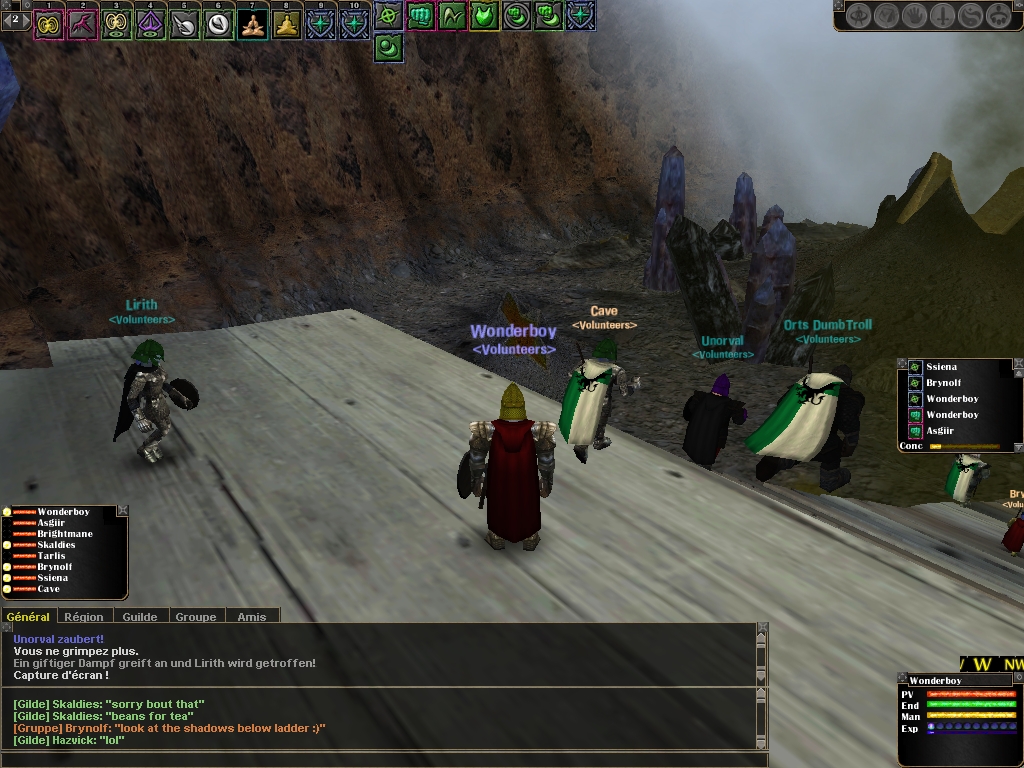Use the green chest armor ability icon
The width and height of the screenshot is (1024, 768).
pyautogui.click(x=485, y=16)
